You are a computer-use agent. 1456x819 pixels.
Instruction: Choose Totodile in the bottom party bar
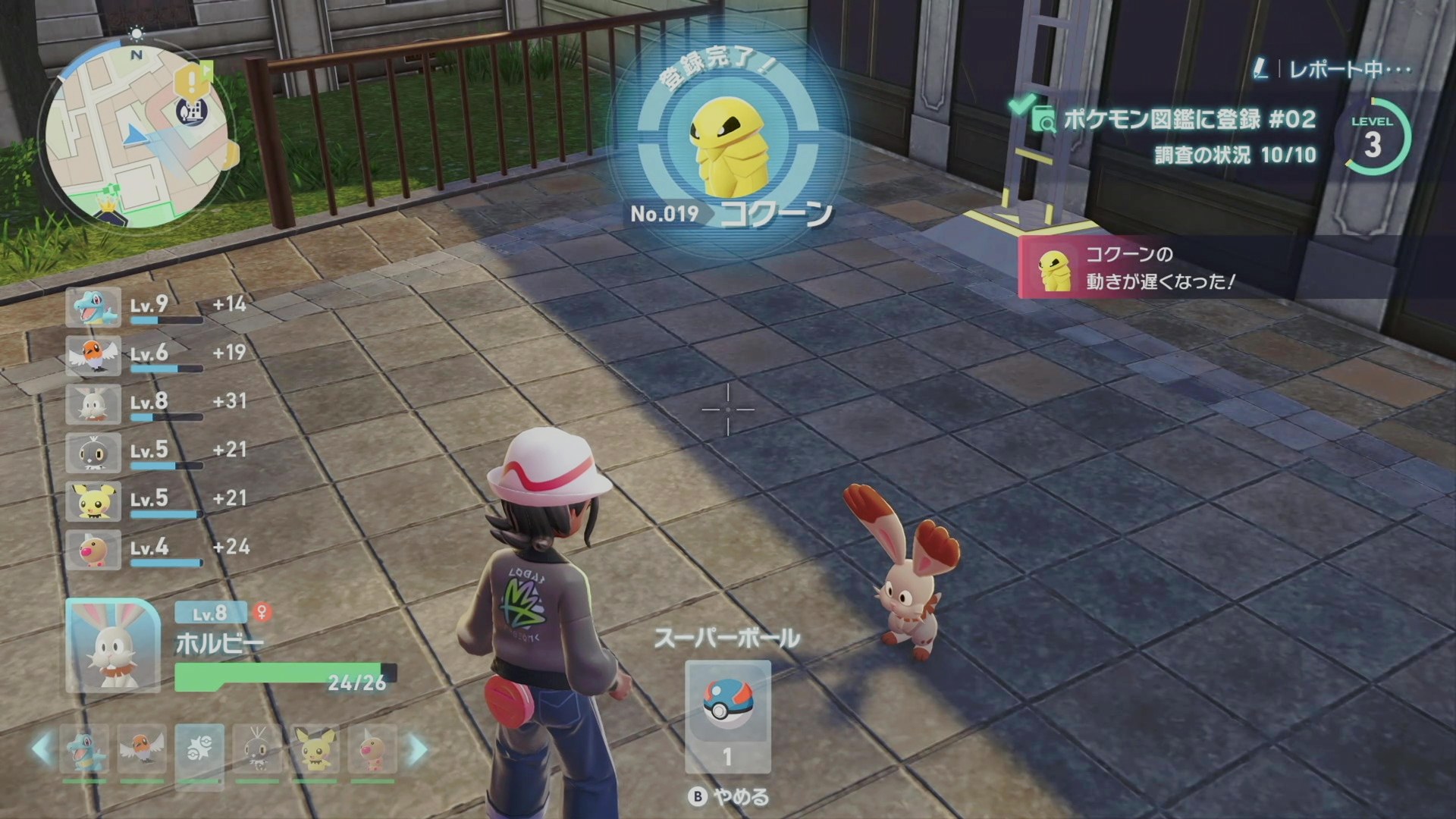point(85,749)
